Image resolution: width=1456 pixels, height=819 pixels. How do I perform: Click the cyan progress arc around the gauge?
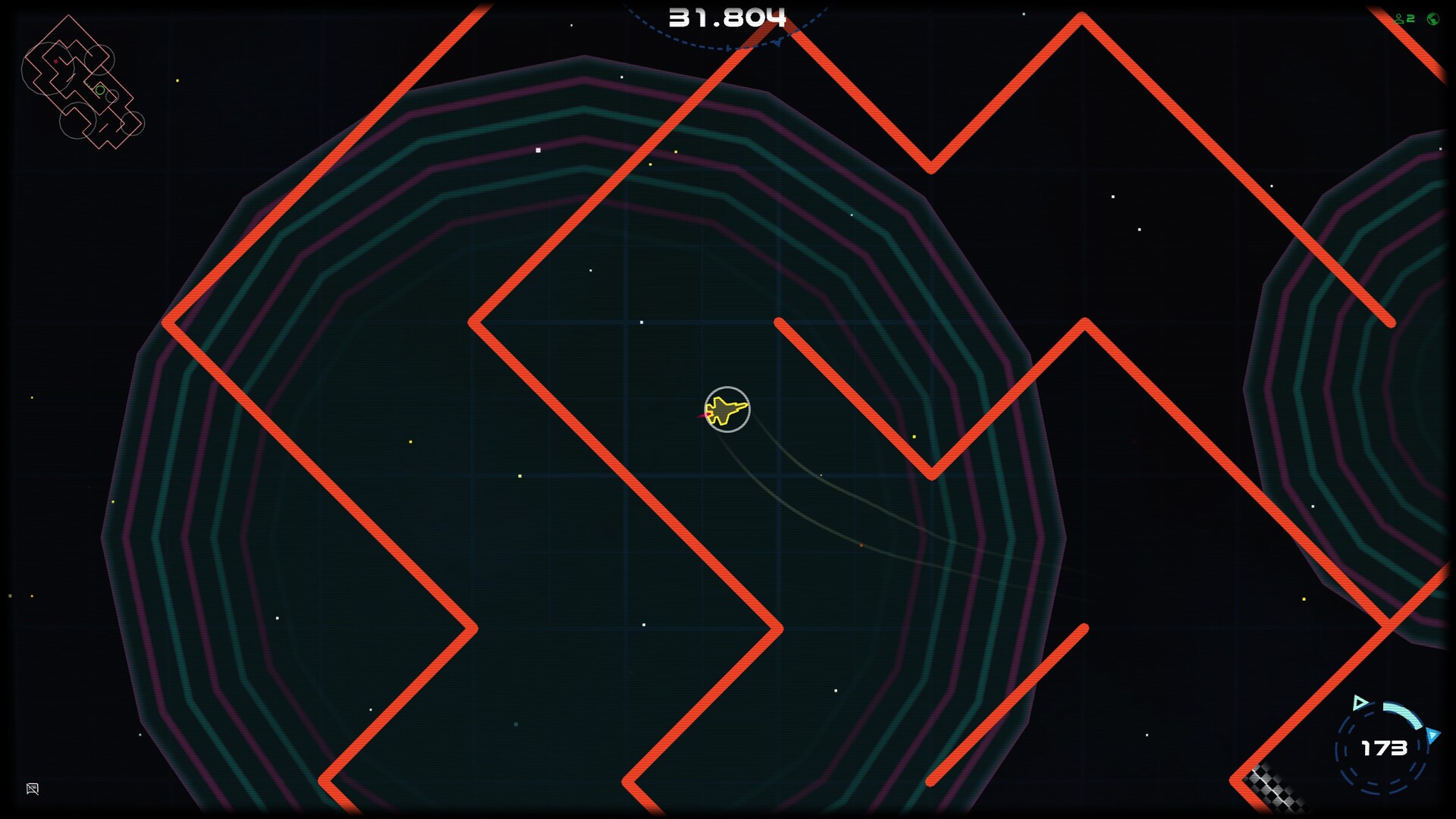click(1405, 713)
